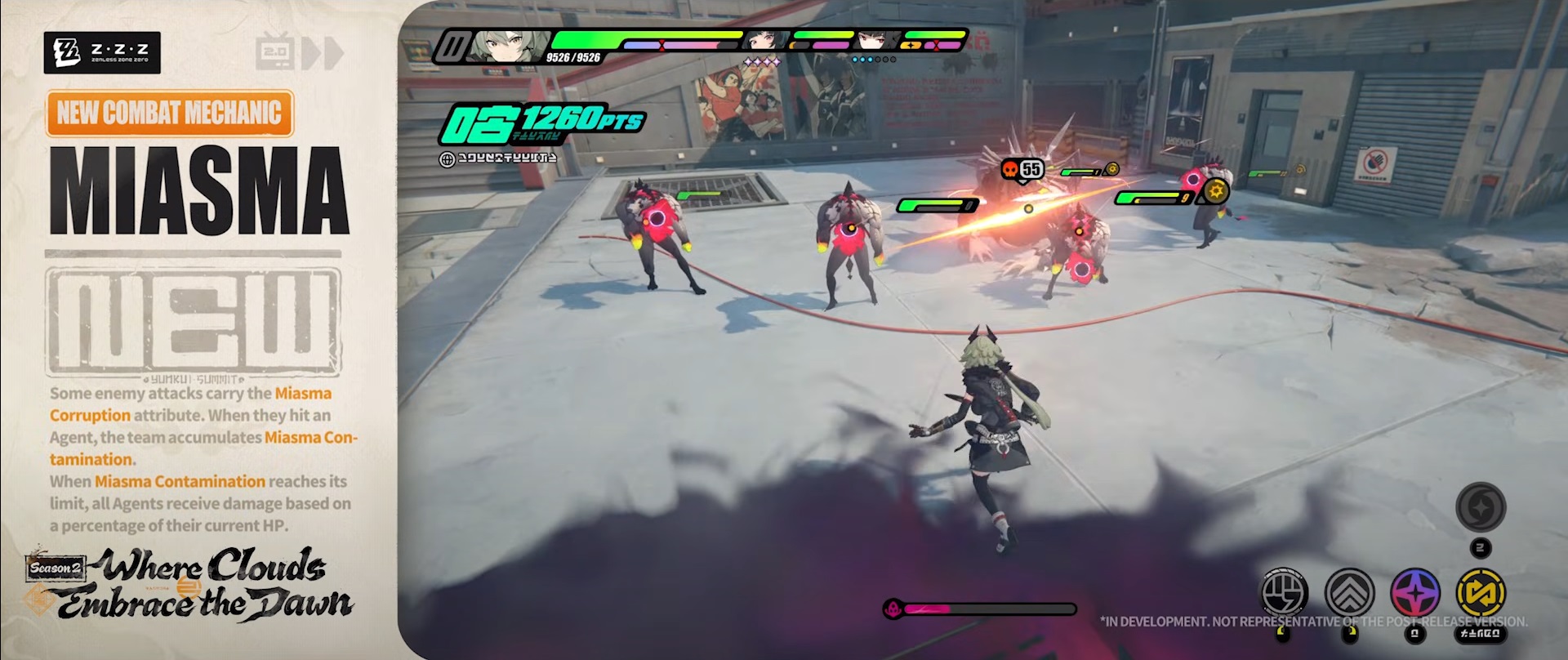Viewport: 1568px width, 660px height.
Task: Switch to the teal-haired agent portrait
Action: (767, 41)
